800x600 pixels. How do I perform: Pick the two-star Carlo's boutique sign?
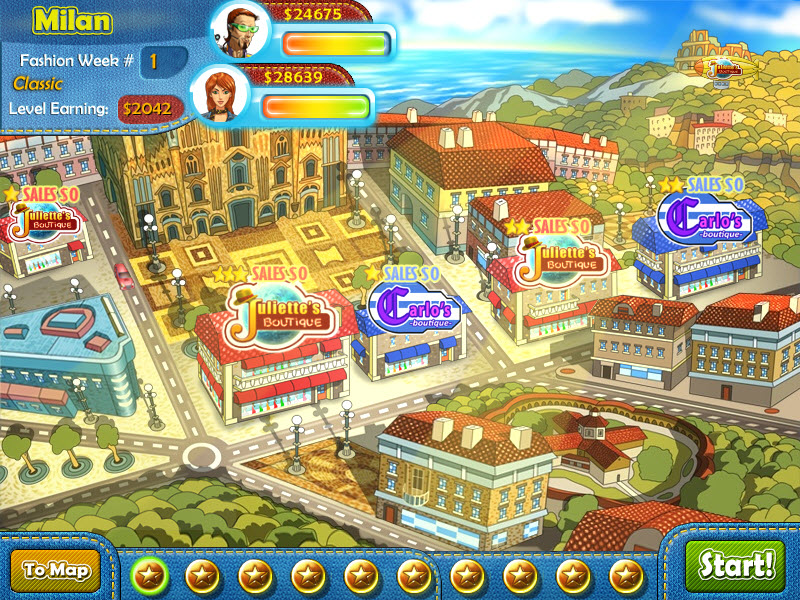point(704,219)
